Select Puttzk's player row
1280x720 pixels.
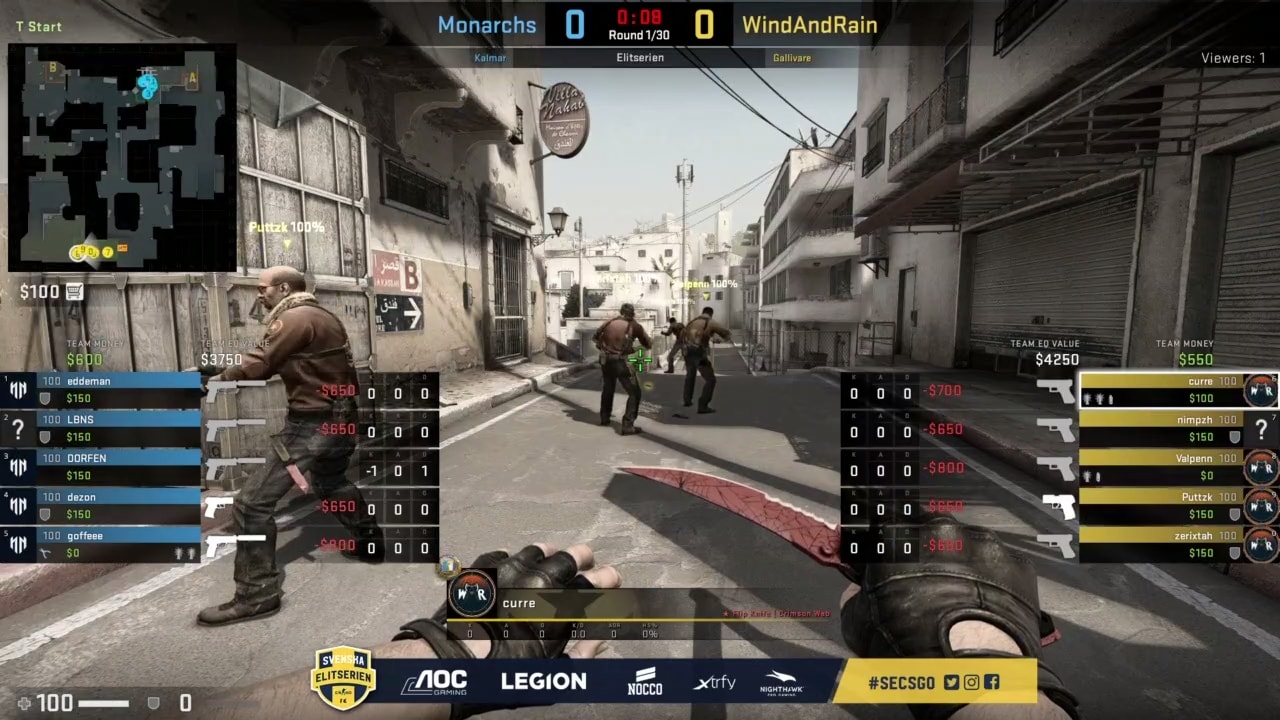click(x=1160, y=505)
